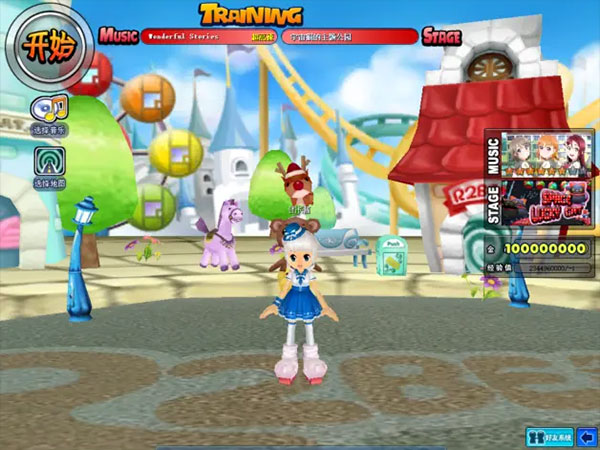Open the friend system button
This screenshot has width=600, height=450.
click(x=550, y=436)
